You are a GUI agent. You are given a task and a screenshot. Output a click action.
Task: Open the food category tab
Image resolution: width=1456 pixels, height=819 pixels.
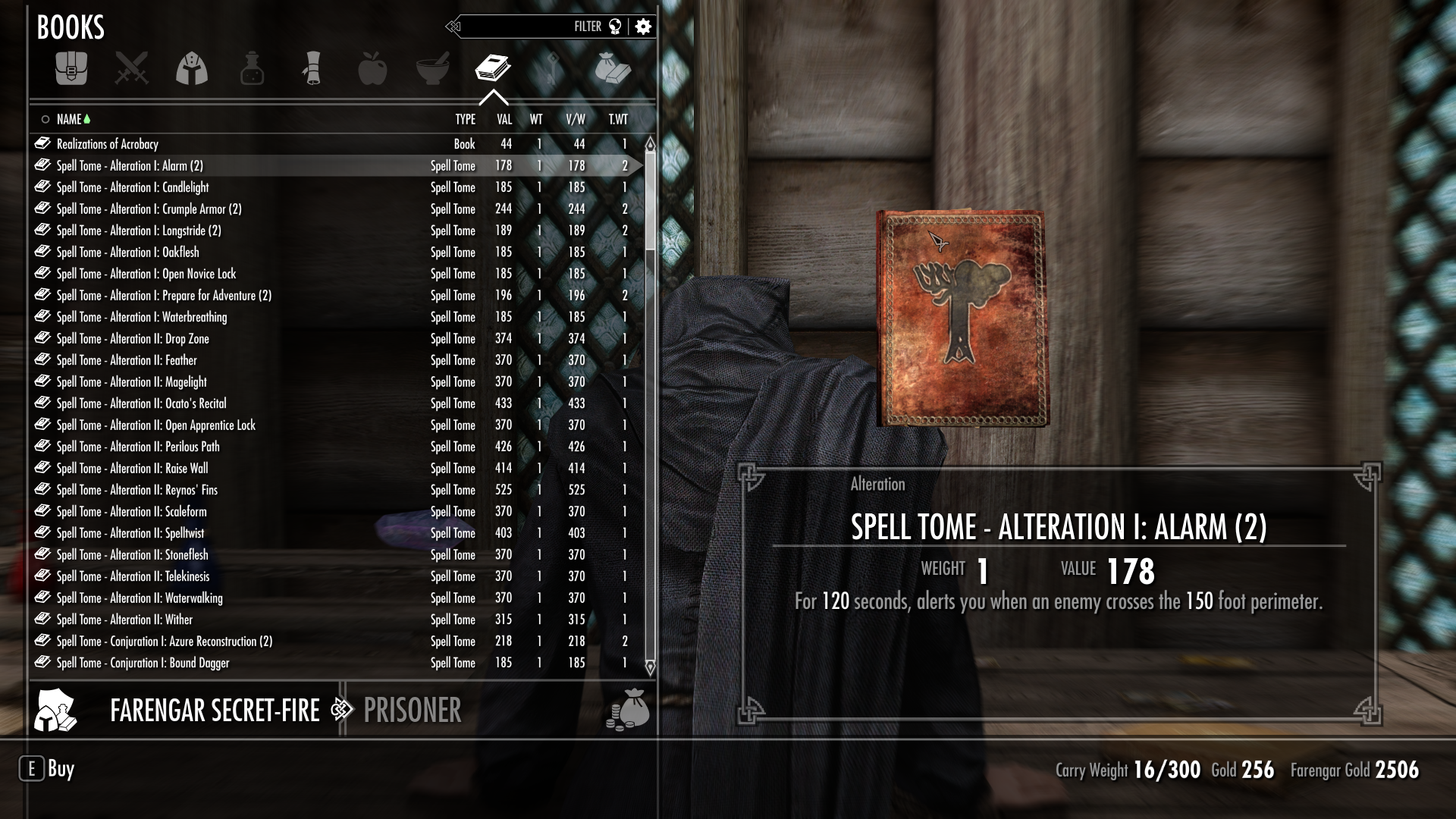372,68
